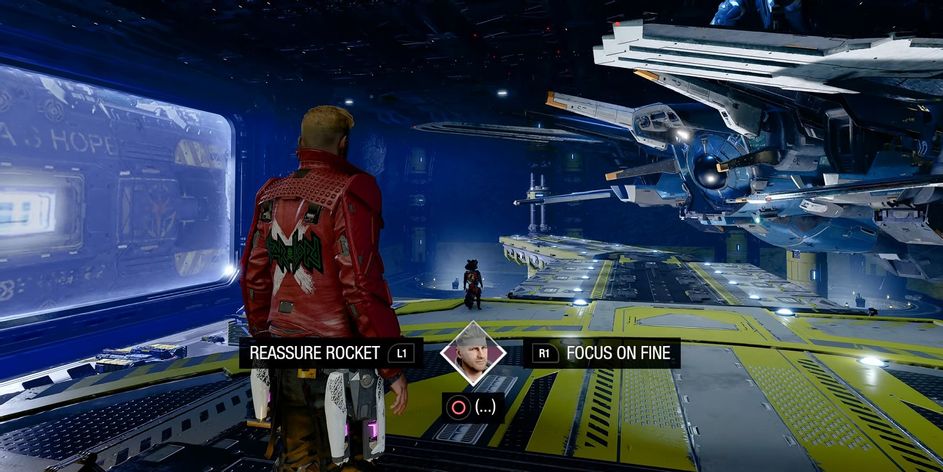Pick the silent '(...)' response option

click(473, 407)
